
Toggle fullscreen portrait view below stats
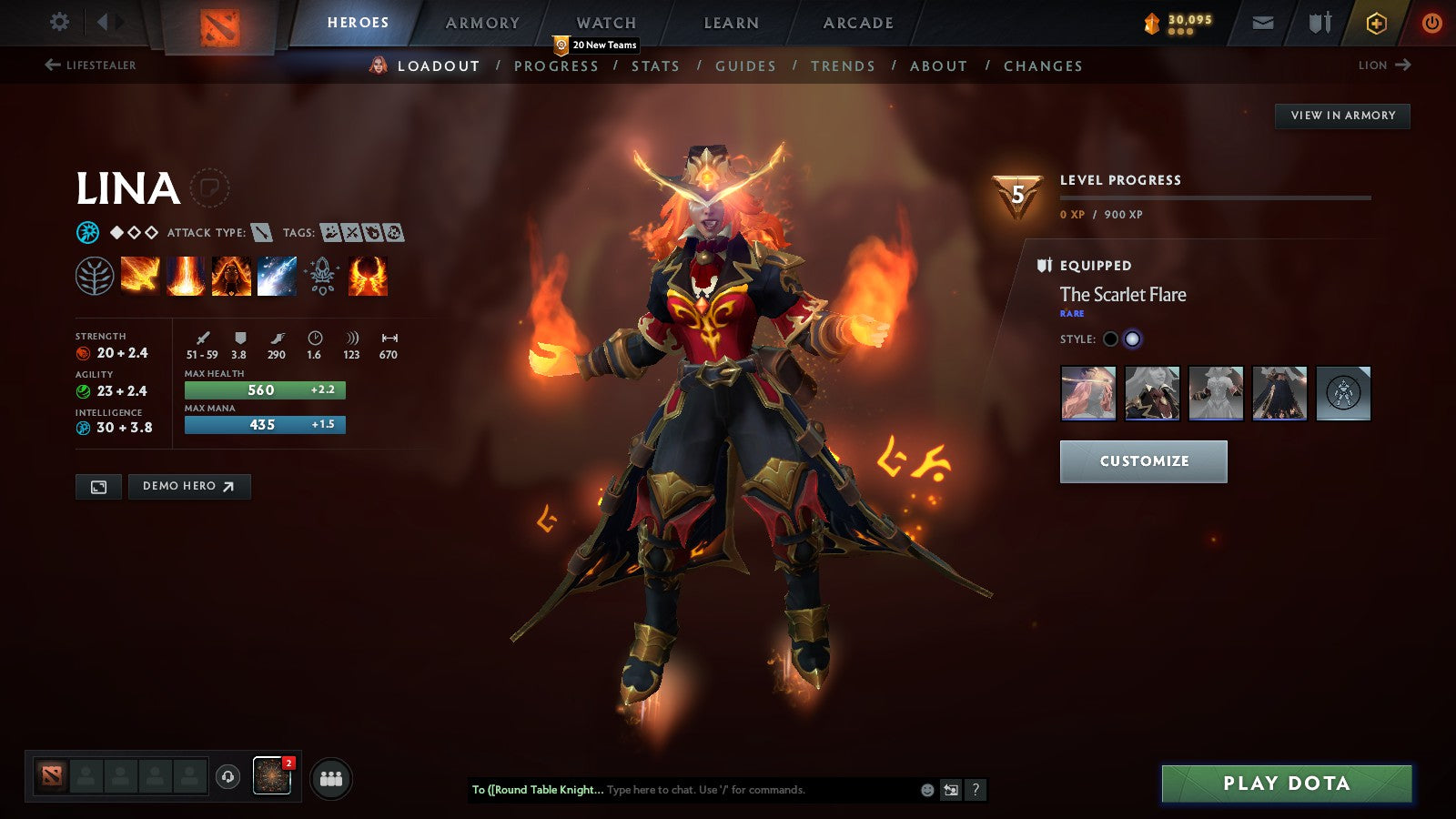click(x=97, y=487)
